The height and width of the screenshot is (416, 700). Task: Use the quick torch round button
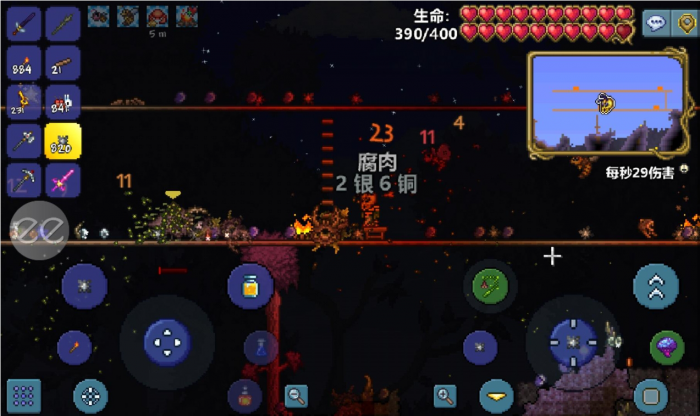pyautogui.click(x=74, y=347)
